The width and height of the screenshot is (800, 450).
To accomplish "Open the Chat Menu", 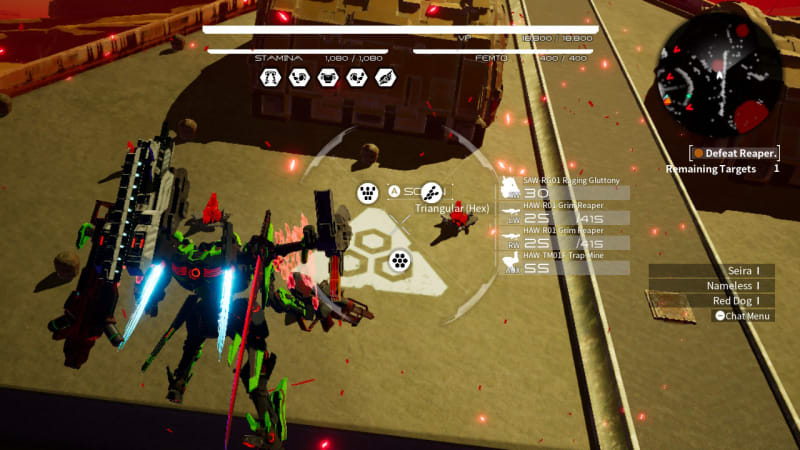I will point(743,316).
